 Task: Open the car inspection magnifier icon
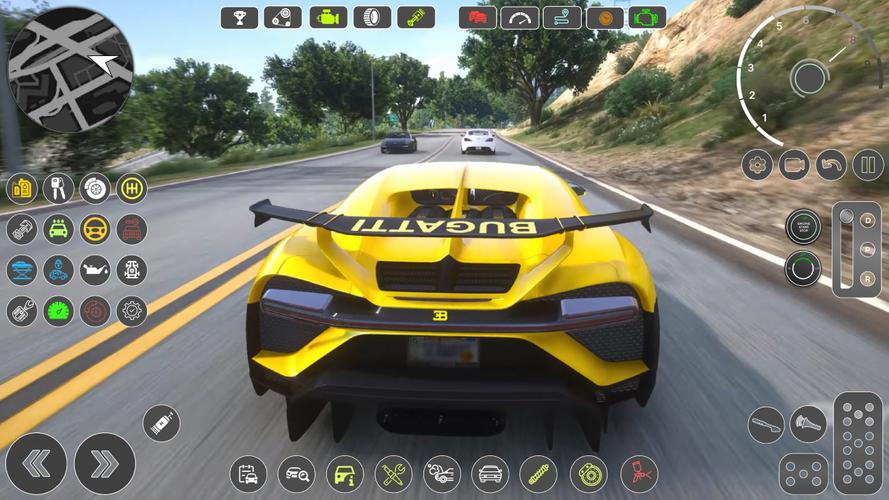297,473
